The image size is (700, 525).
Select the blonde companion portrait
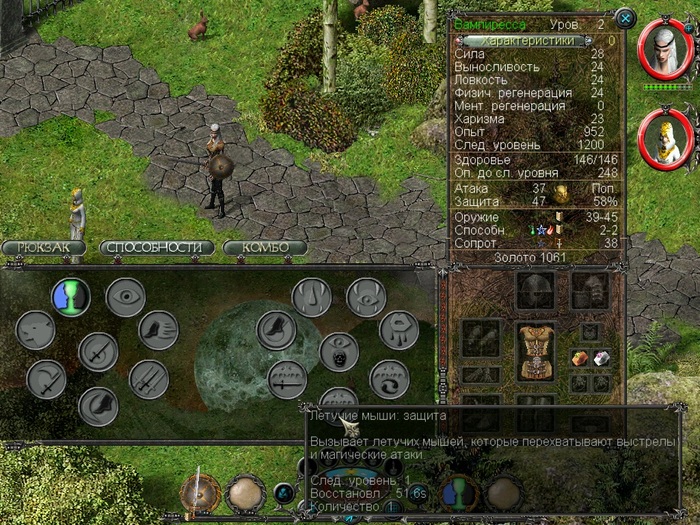pos(664,137)
